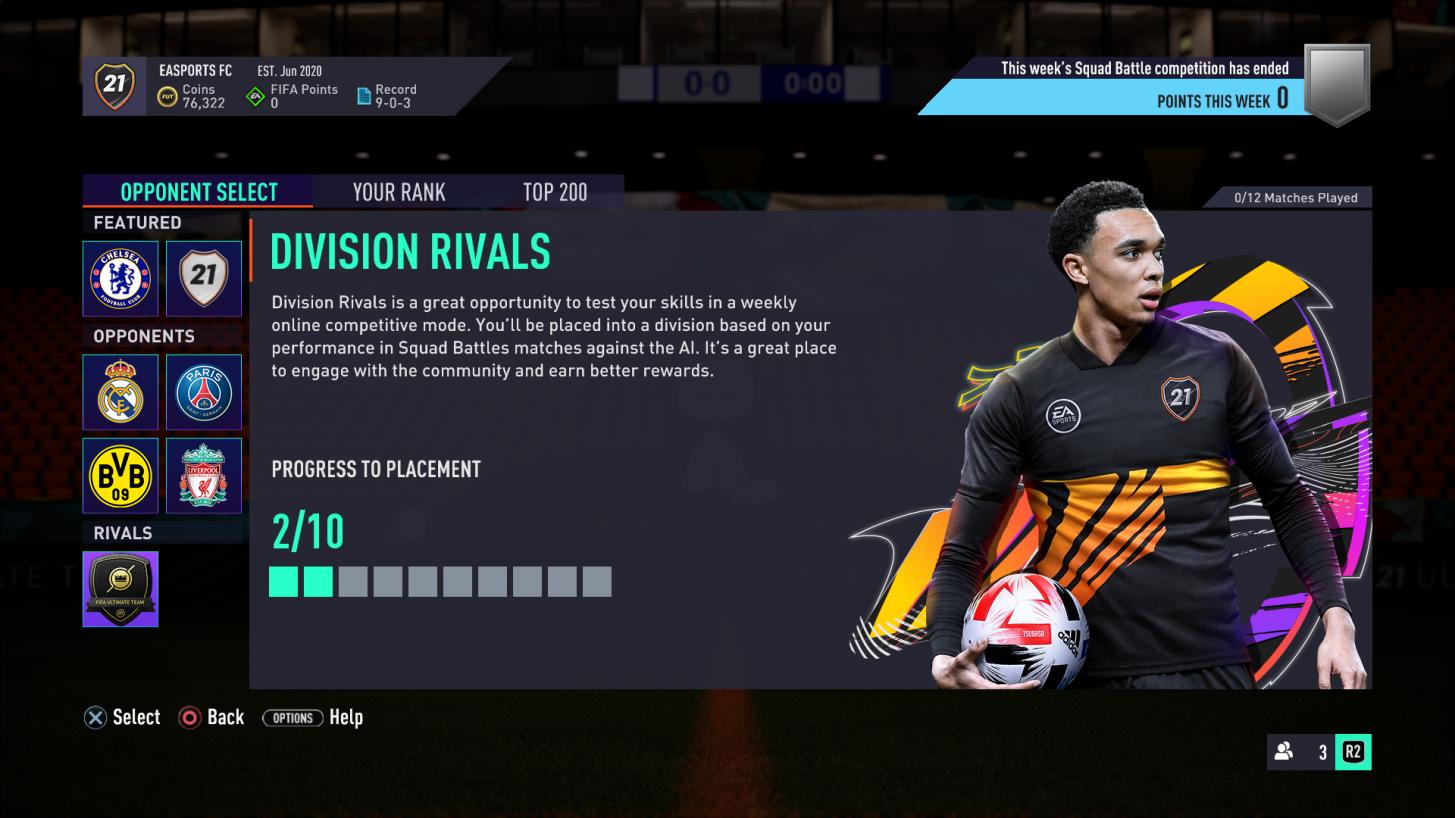Screen dimensions: 1455x818
Task: Select the Chelsea featured club badge
Action: (120, 278)
